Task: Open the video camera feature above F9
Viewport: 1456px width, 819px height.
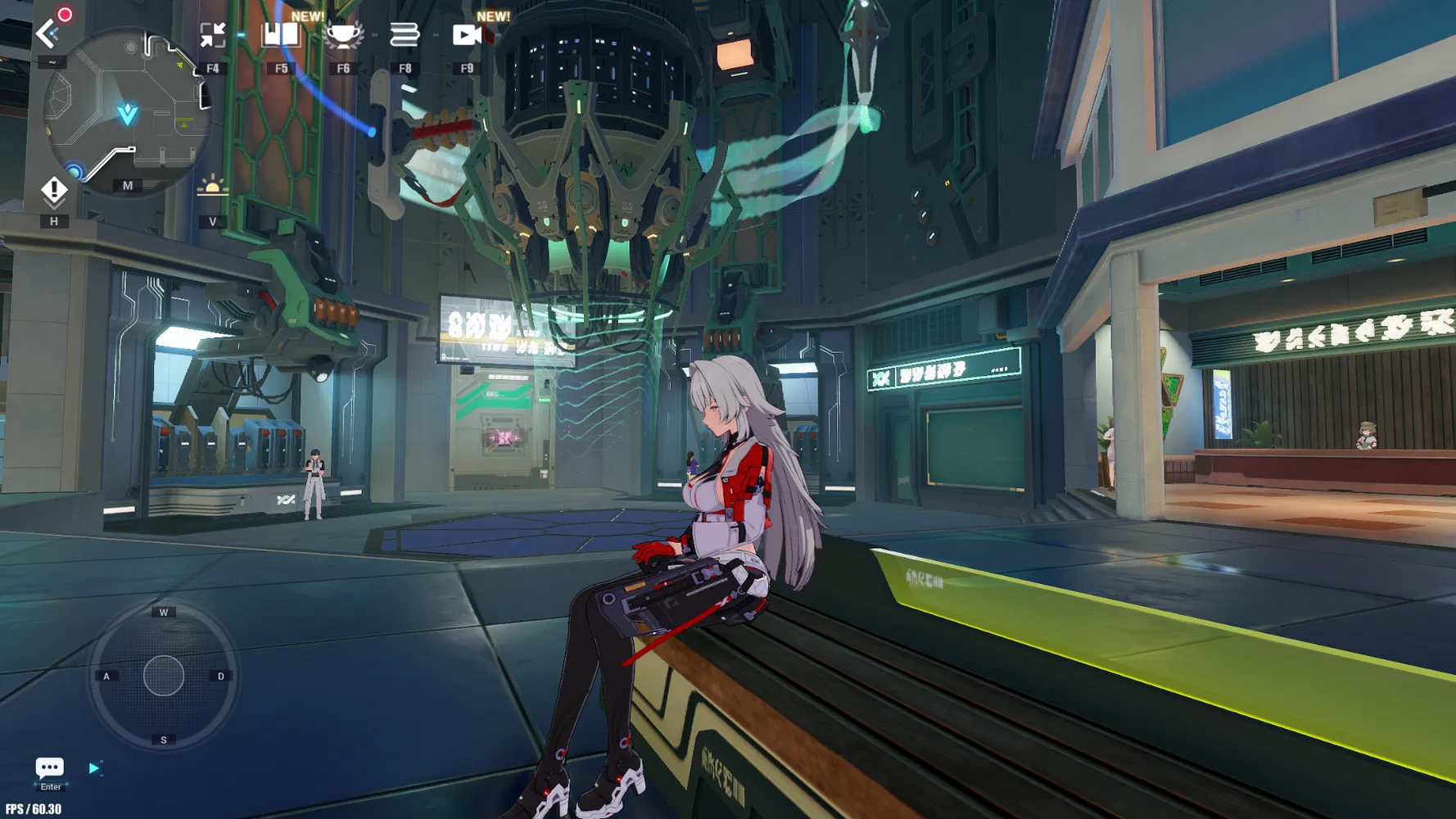Action: 467,35
